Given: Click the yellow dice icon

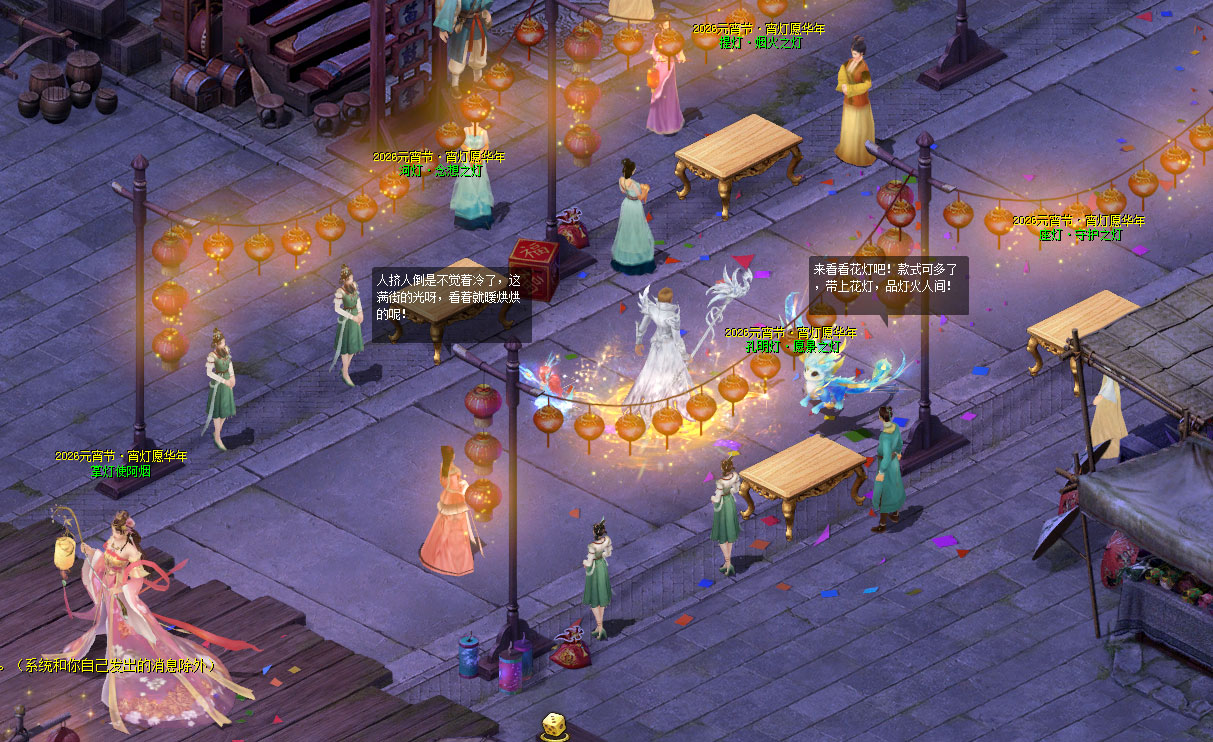Looking at the screenshot, I should pyautogui.click(x=555, y=727).
